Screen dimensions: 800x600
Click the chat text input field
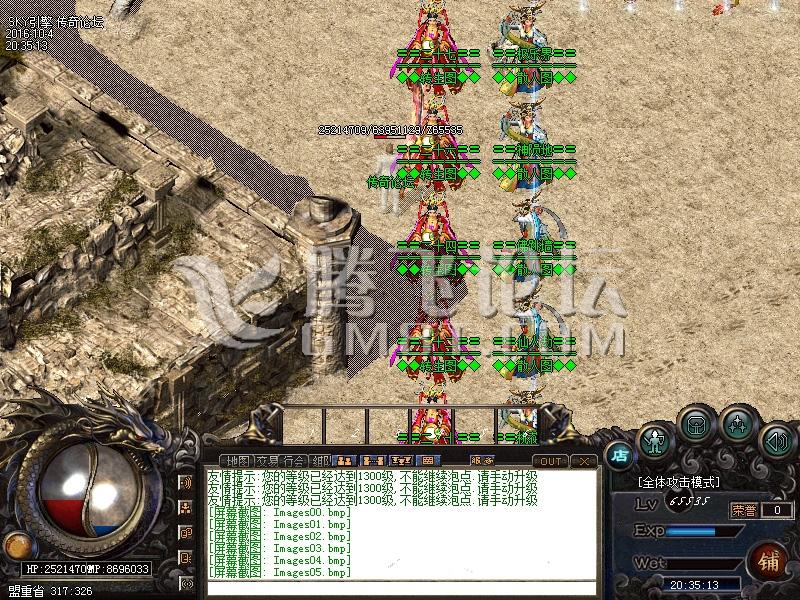[x=400, y=584]
